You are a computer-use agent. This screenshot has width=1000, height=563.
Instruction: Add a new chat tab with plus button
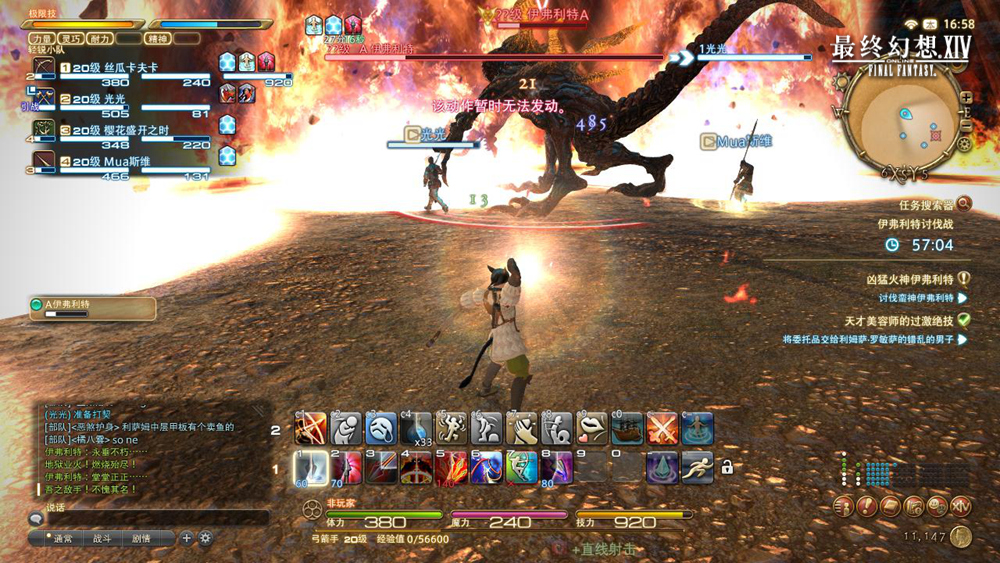tap(186, 538)
